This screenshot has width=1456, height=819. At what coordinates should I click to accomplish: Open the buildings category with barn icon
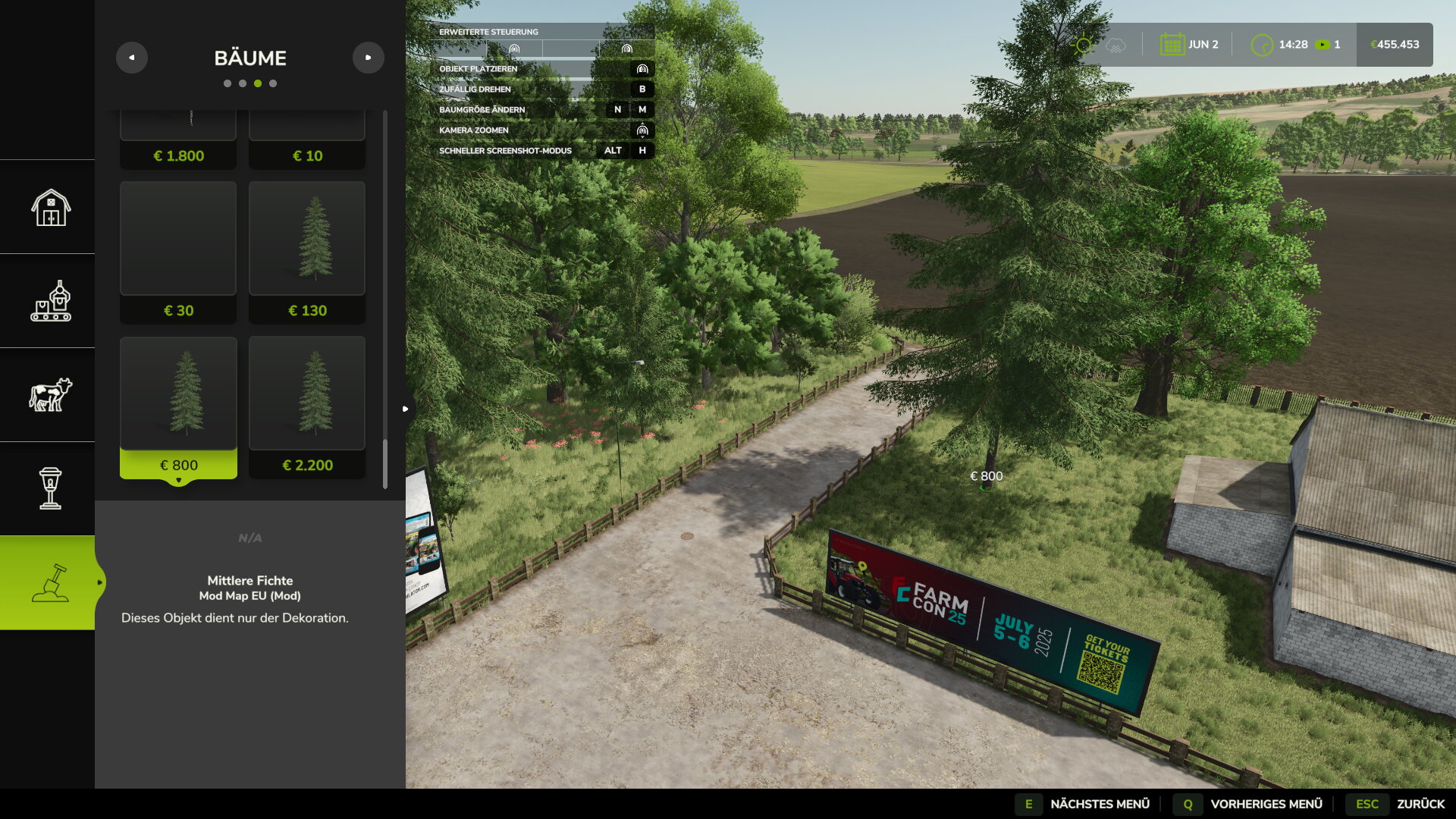coord(51,207)
